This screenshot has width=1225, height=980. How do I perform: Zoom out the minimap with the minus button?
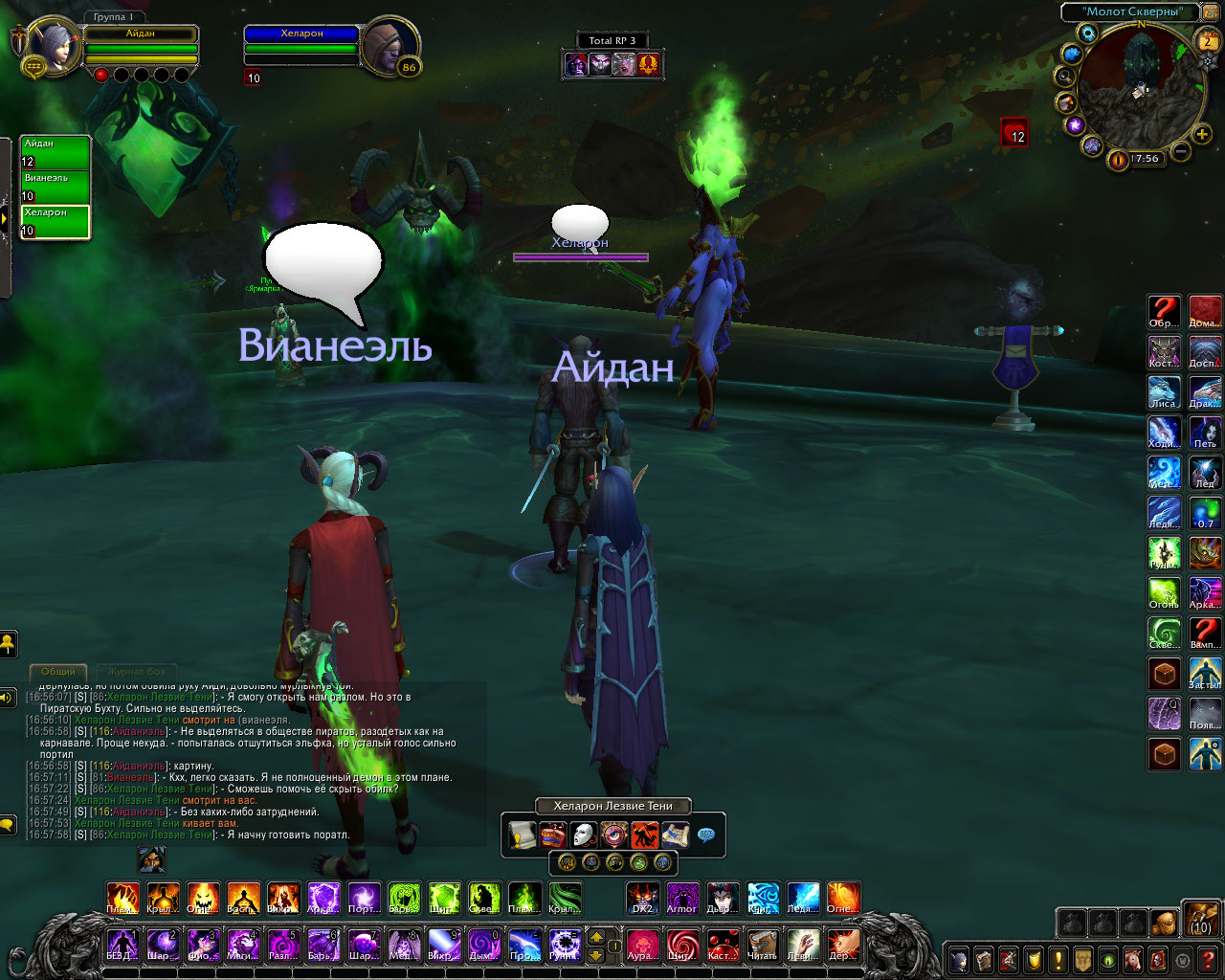1181,151
